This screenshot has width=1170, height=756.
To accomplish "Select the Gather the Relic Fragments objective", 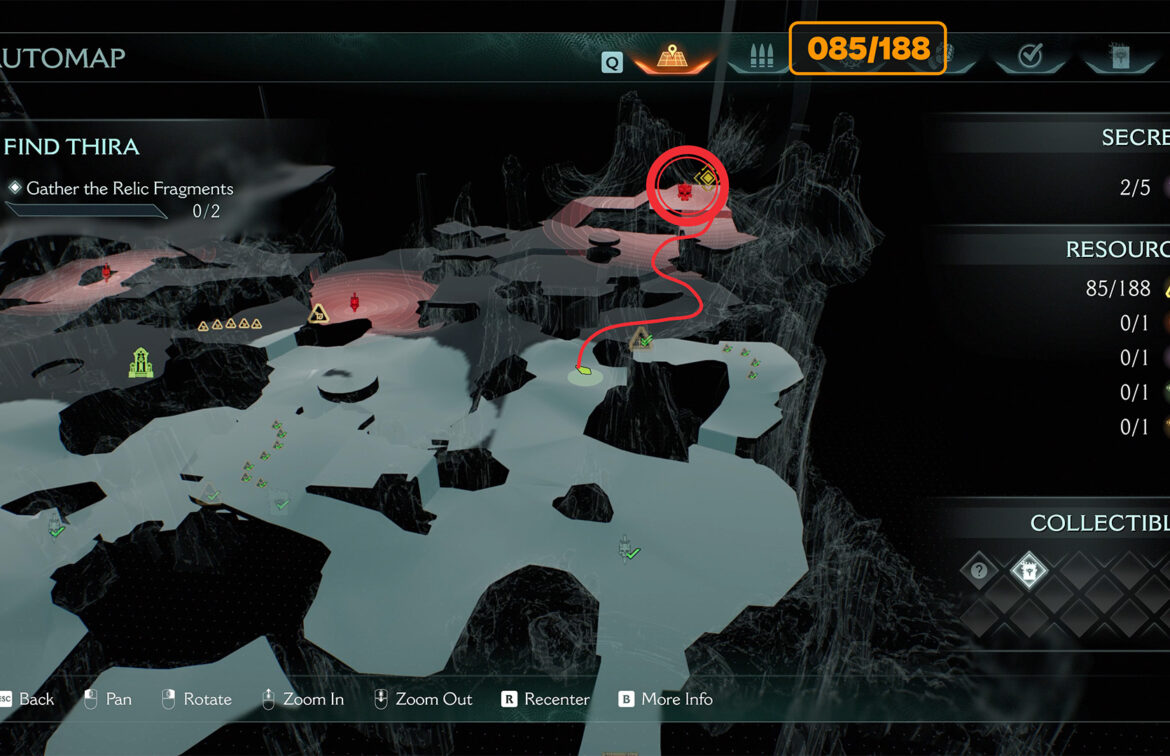I will (x=129, y=188).
